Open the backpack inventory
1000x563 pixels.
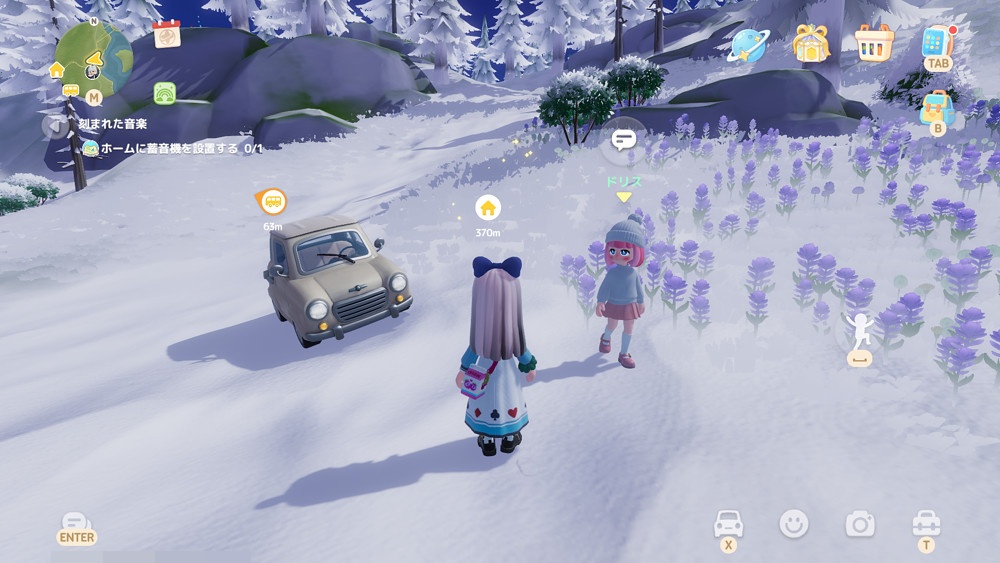[x=937, y=108]
